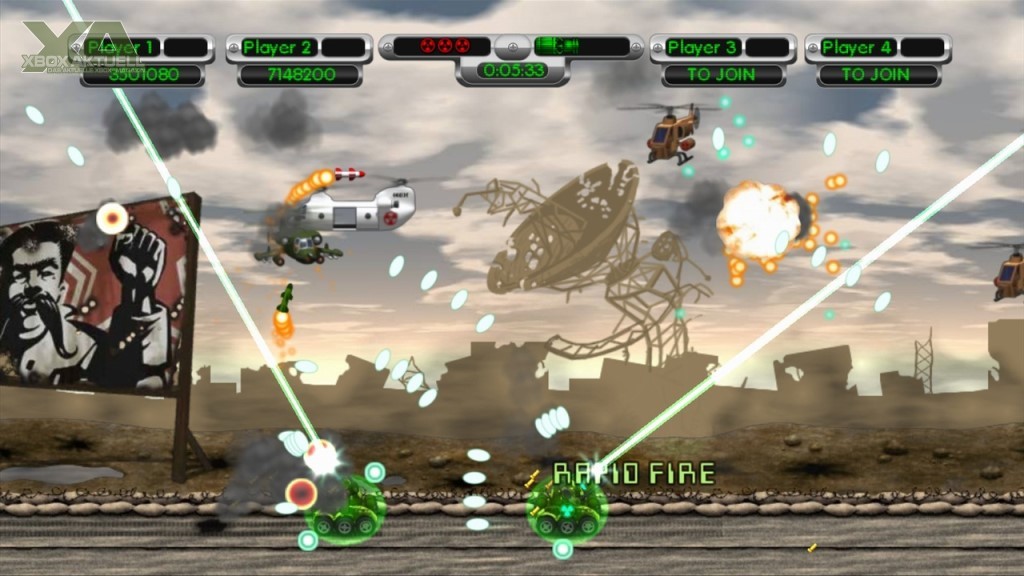Select Player 3's TO JOIN slot
Screen dimensions: 1024x576
[723, 74]
